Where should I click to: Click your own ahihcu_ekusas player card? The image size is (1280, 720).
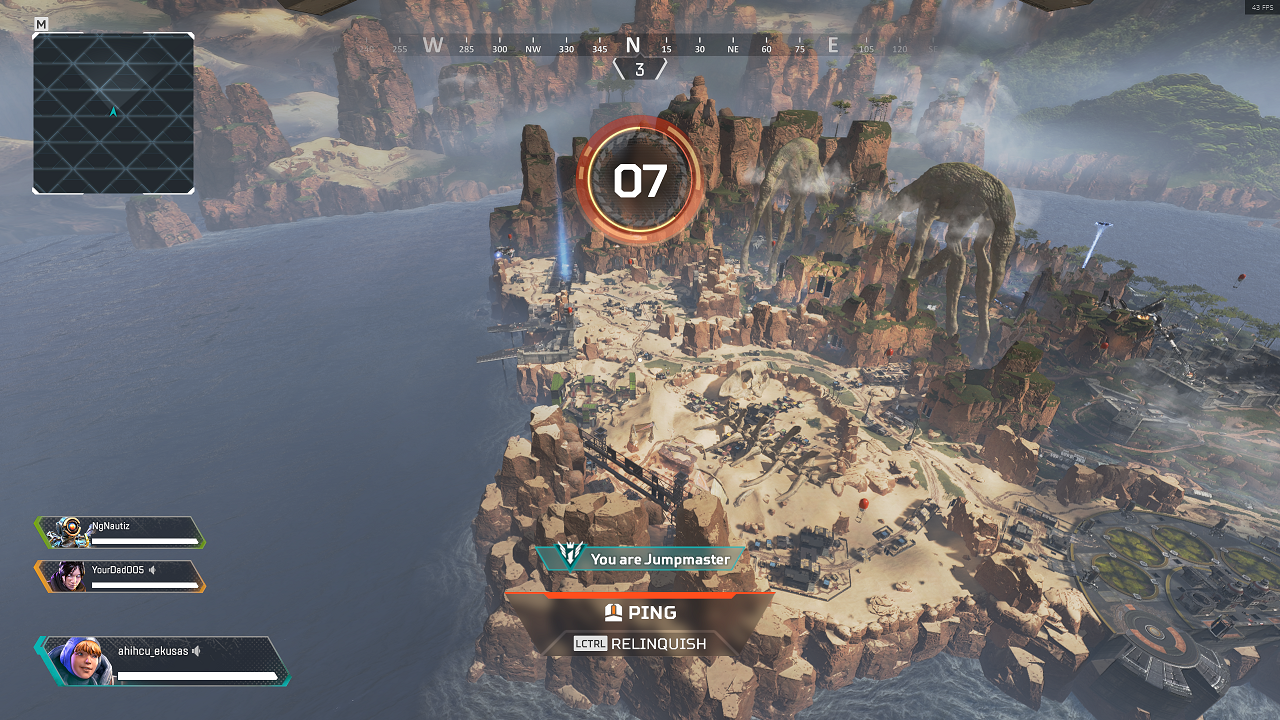tap(163, 661)
